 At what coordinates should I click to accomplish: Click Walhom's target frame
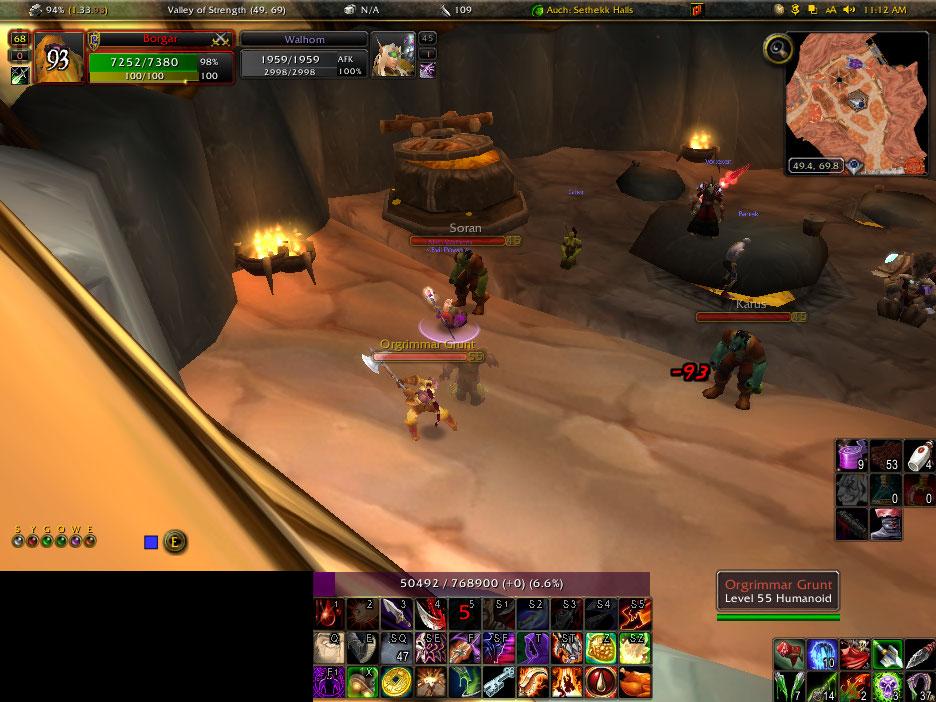coord(303,60)
